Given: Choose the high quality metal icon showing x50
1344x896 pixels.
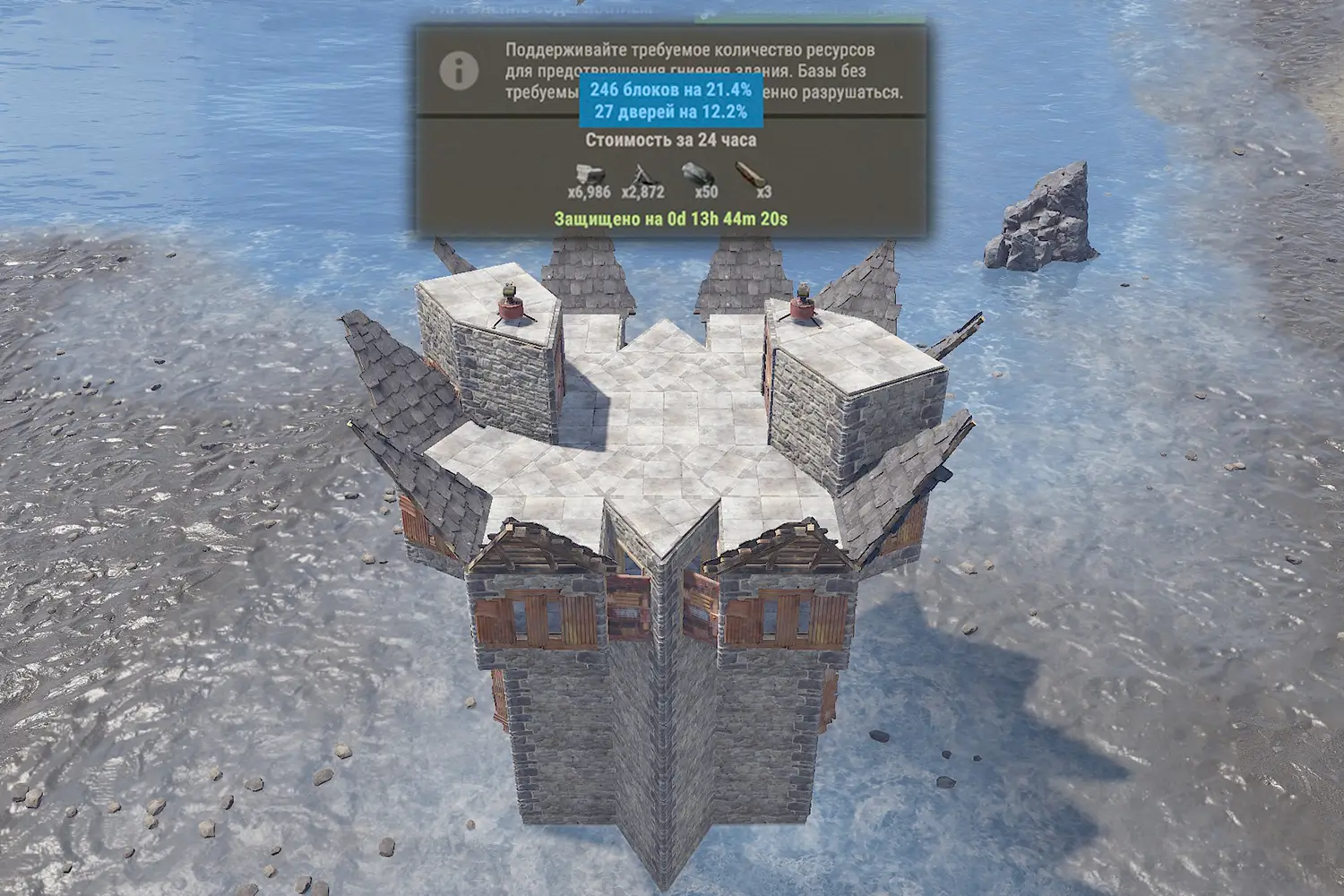Looking at the screenshot, I should click(x=699, y=174).
